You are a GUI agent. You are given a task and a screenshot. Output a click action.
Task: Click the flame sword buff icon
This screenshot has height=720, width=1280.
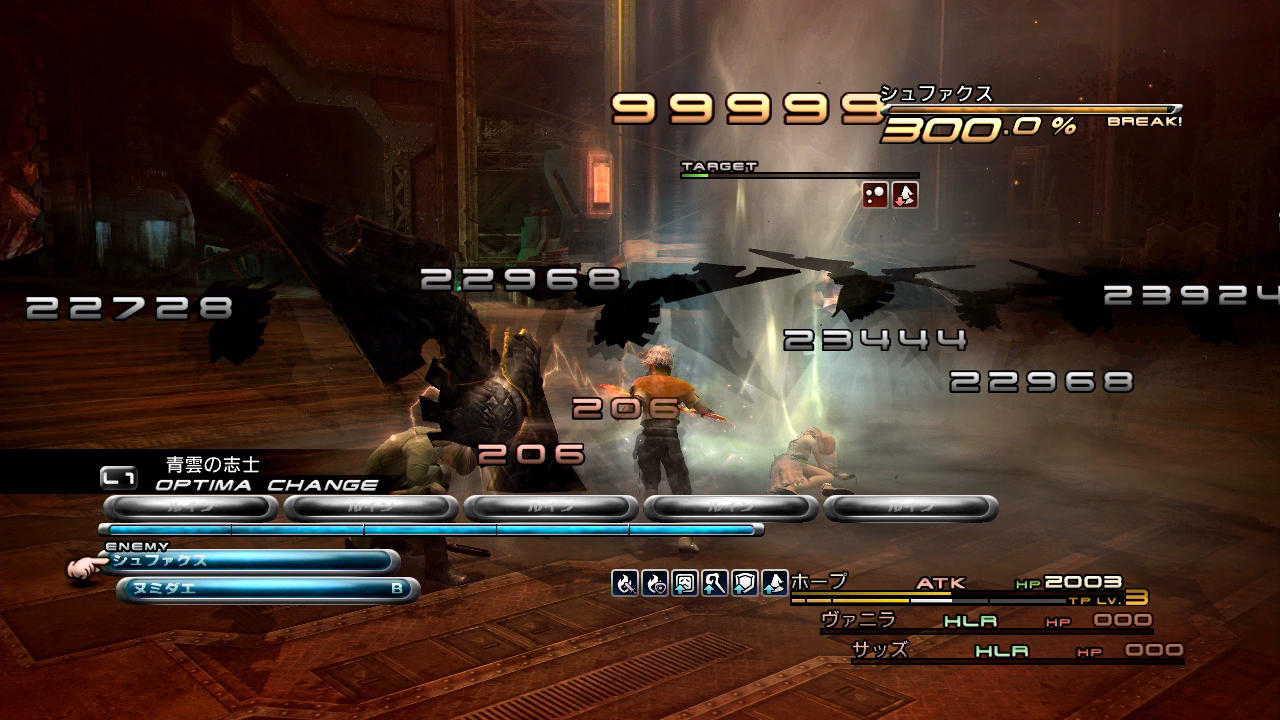tap(625, 583)
